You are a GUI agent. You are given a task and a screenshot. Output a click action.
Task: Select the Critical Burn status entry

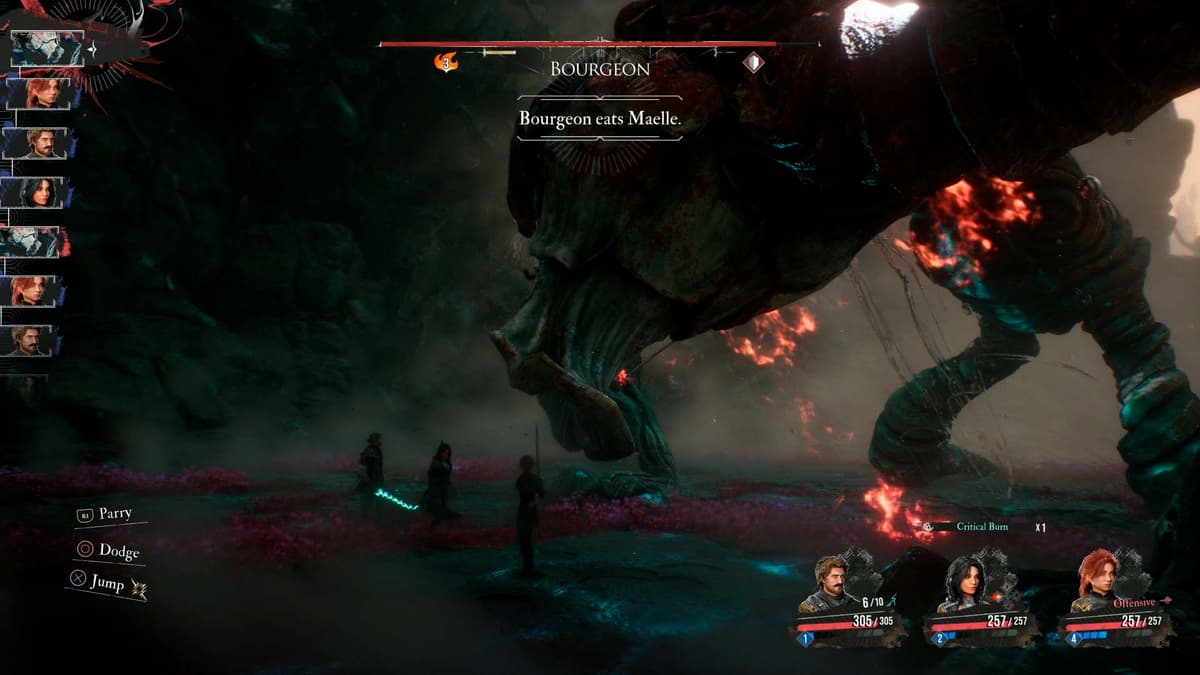coord(981,527)
